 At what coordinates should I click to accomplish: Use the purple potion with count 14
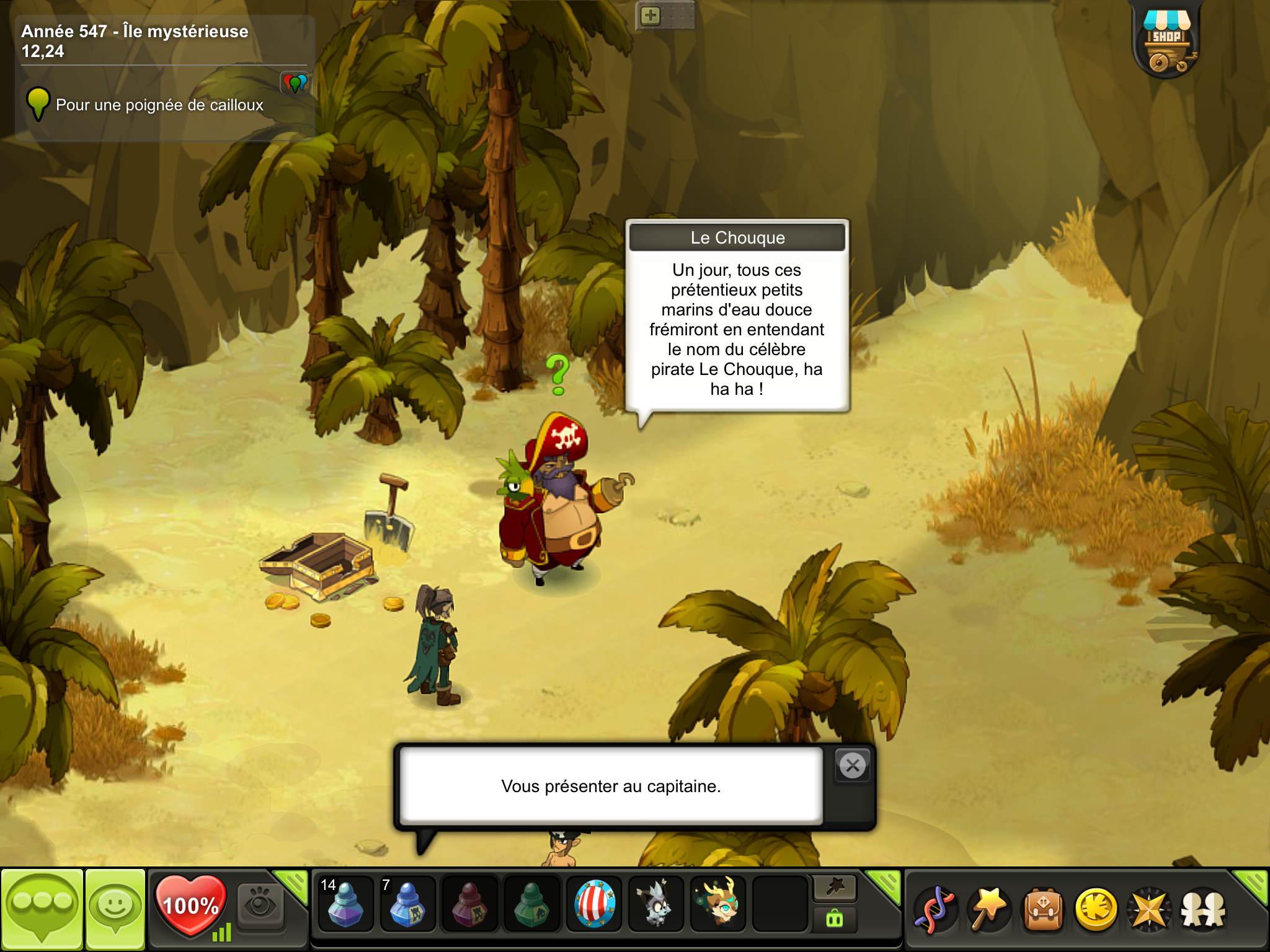pos(345,905)
